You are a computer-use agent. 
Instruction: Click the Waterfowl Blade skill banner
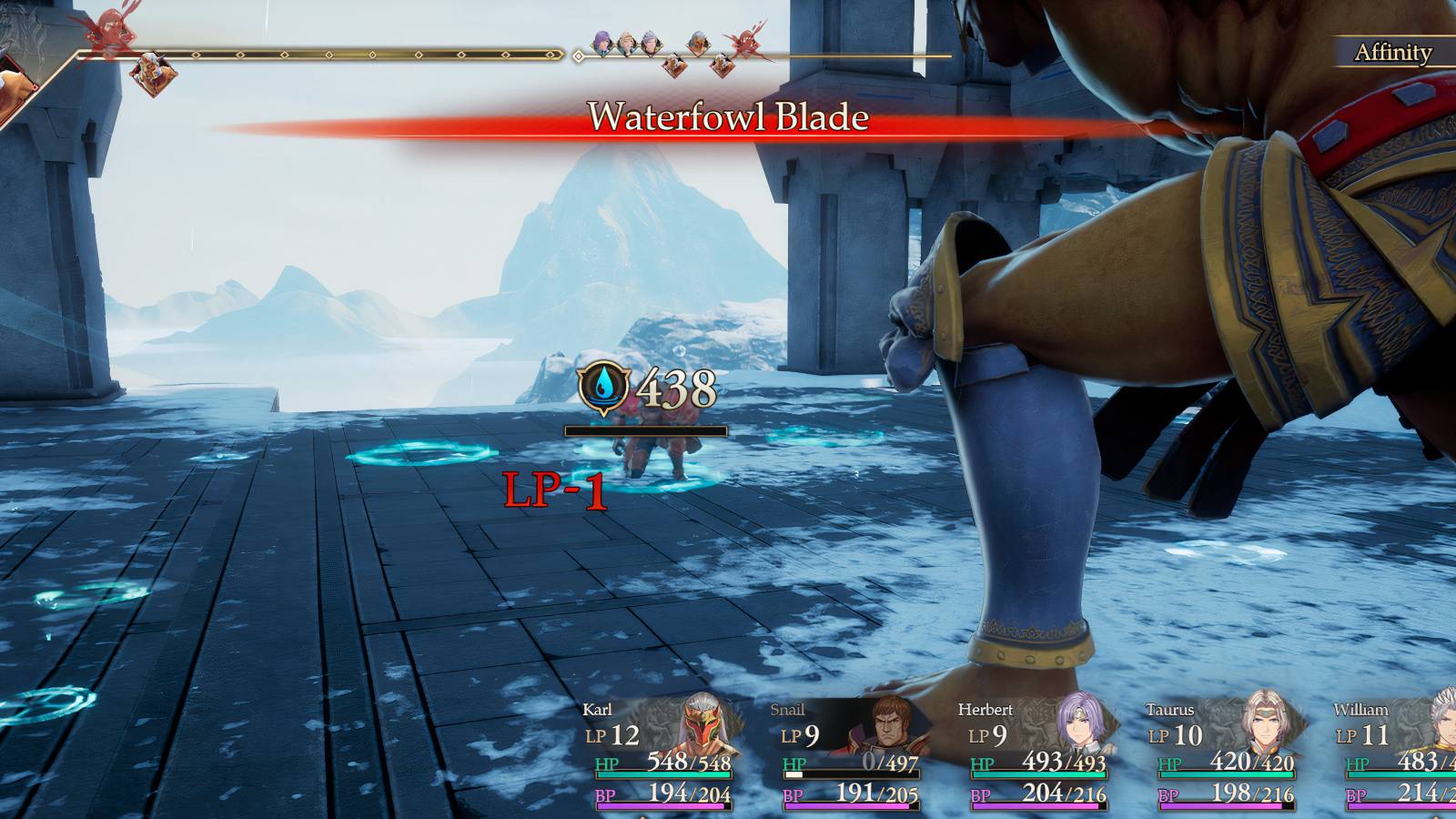coord(728,119)
